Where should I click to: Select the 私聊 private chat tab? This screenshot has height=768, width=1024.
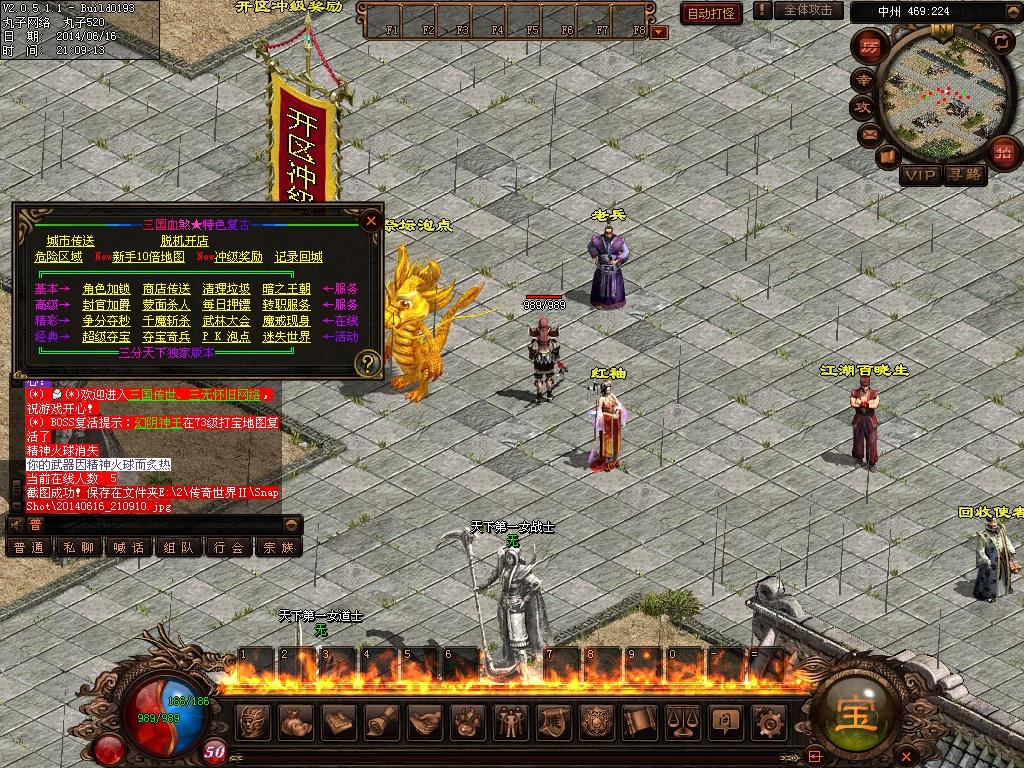point(79,547)
